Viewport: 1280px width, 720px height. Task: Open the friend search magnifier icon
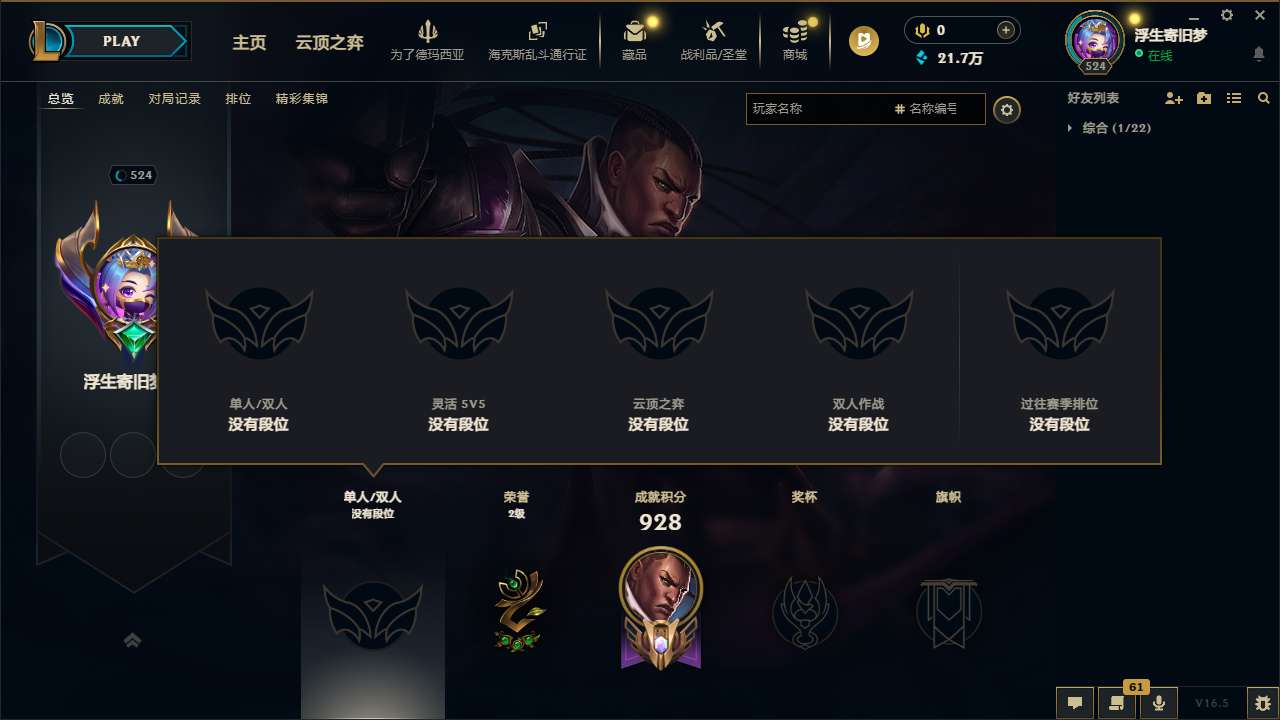[x=1263, y=98]
